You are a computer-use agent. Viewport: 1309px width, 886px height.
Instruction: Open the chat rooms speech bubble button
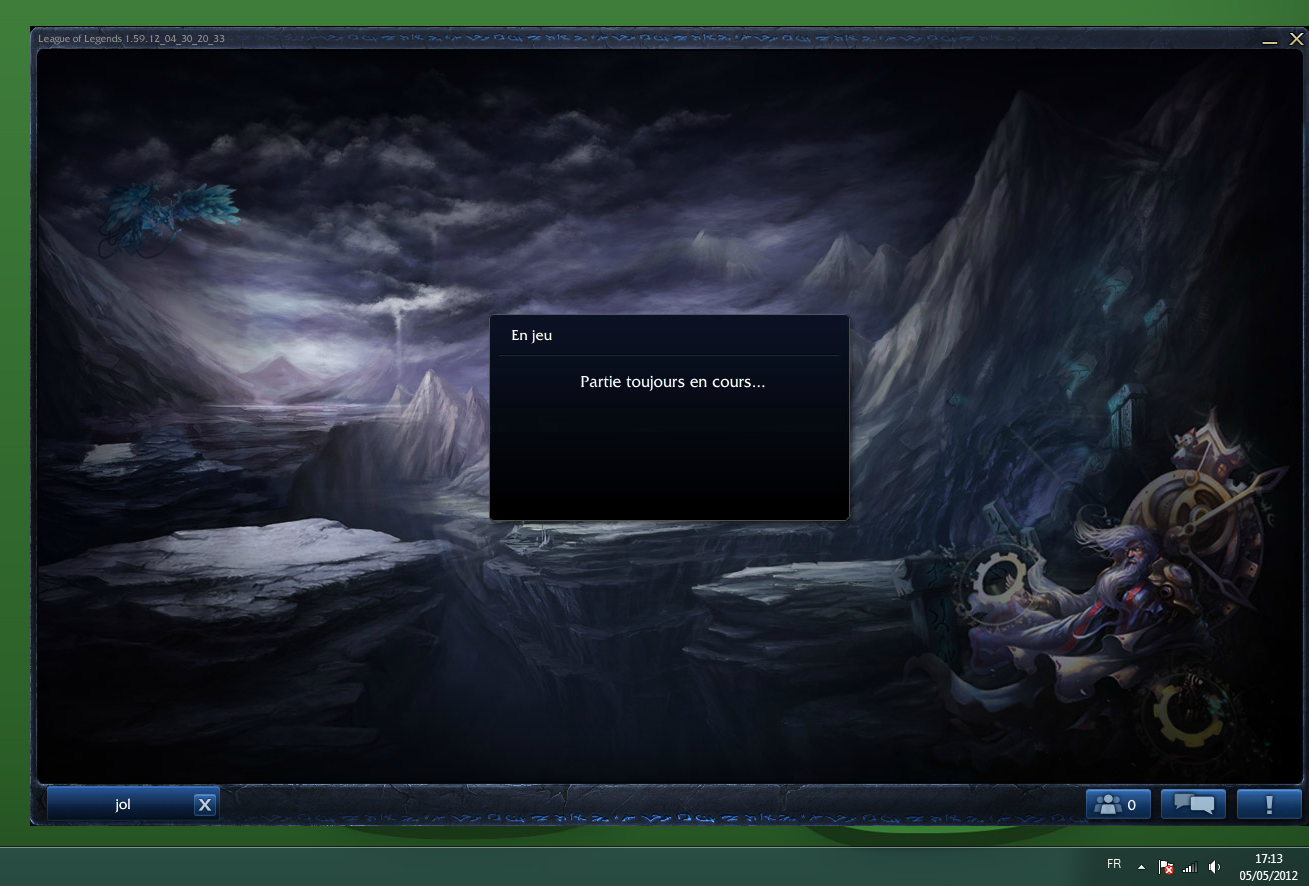coord(1193,804)
